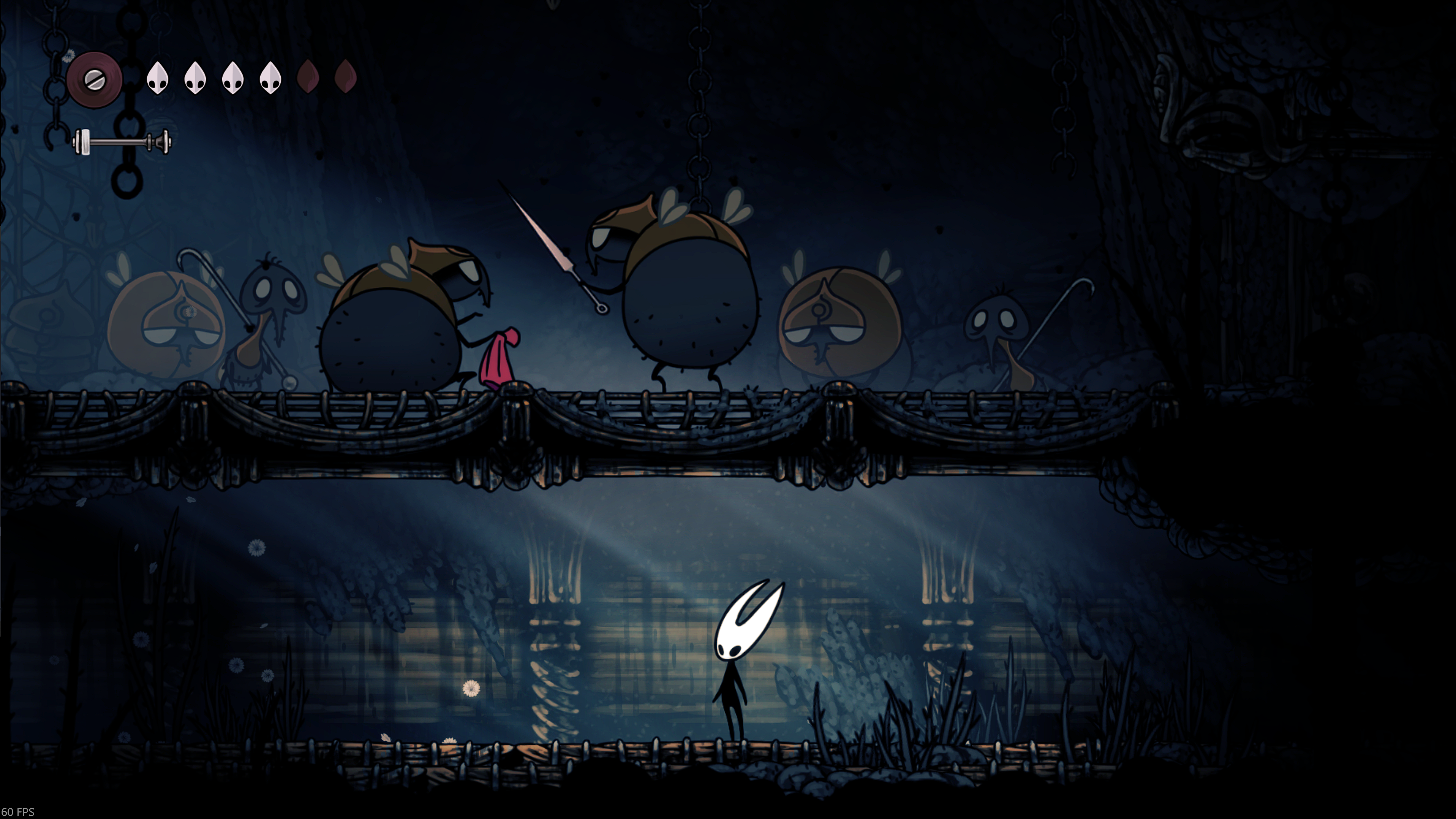The image size is (1456, 819).
Task: Click the round silk spool emblem
Action: click(x=94, y=79)
